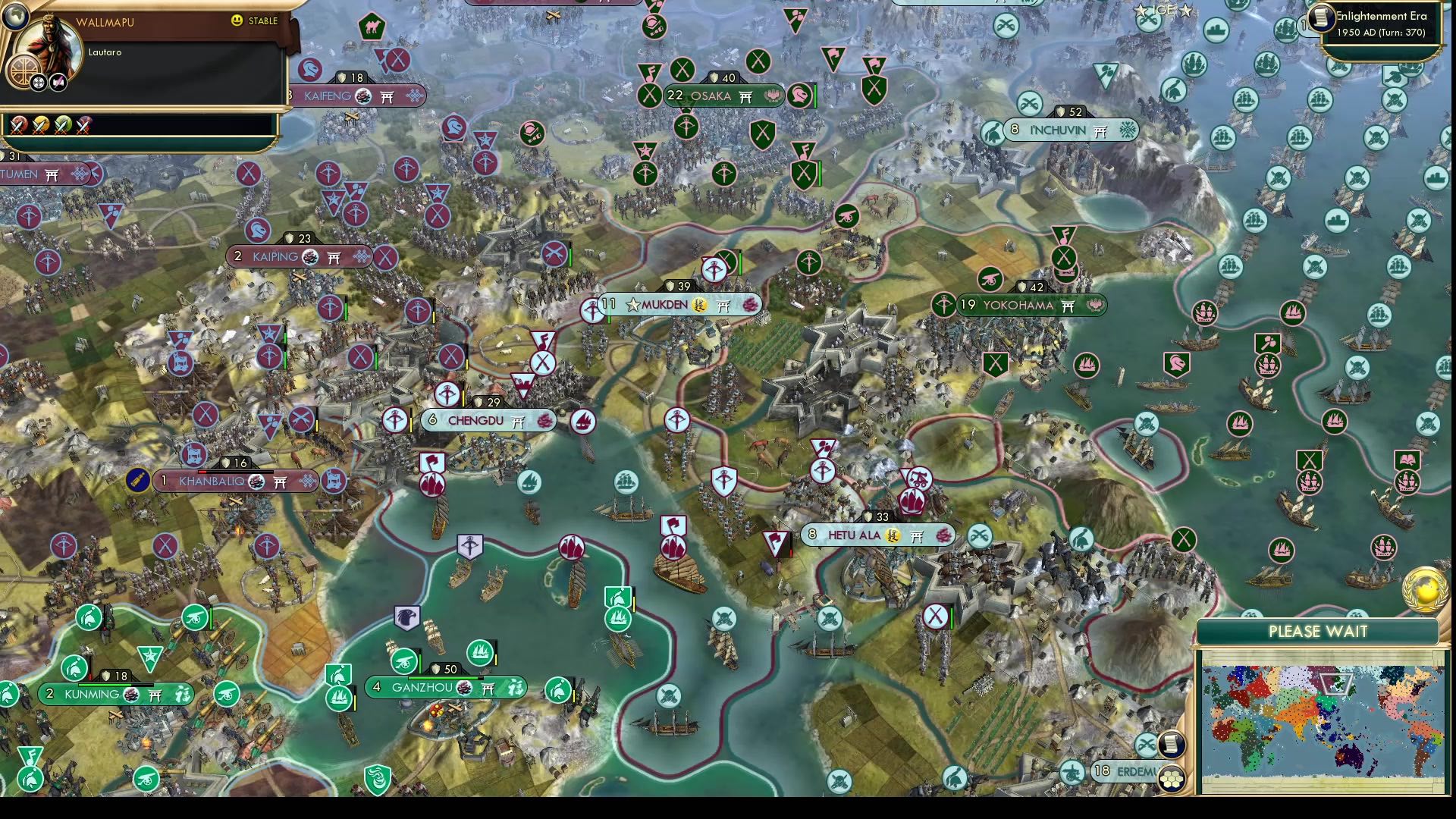1456x819 pixels.
Task: Click the puppet figure icon on Hetu Ala's banner
Action: [x=893, y=535]
